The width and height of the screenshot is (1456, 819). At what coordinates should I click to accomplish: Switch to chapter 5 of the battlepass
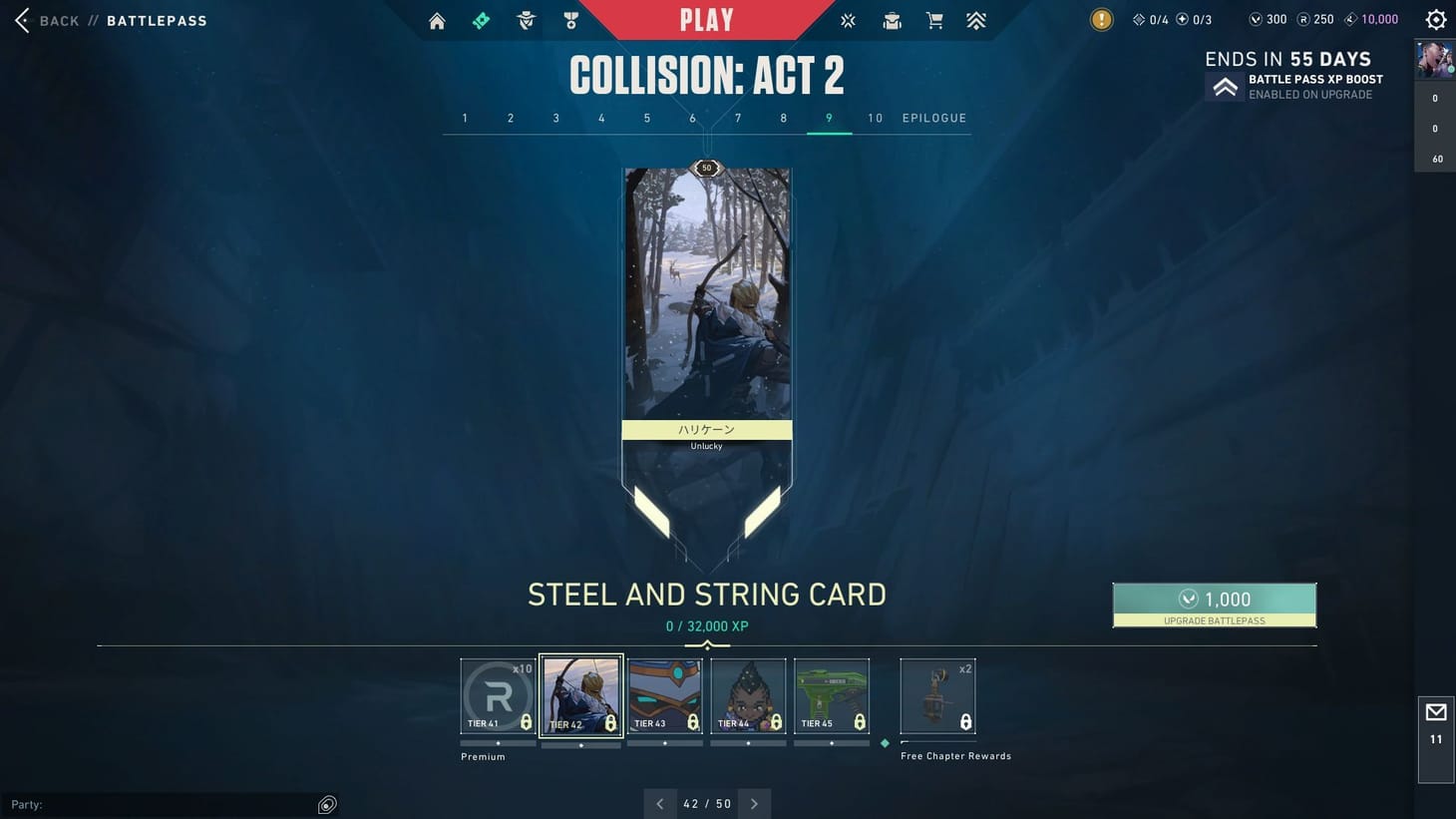tap(646, 118)
